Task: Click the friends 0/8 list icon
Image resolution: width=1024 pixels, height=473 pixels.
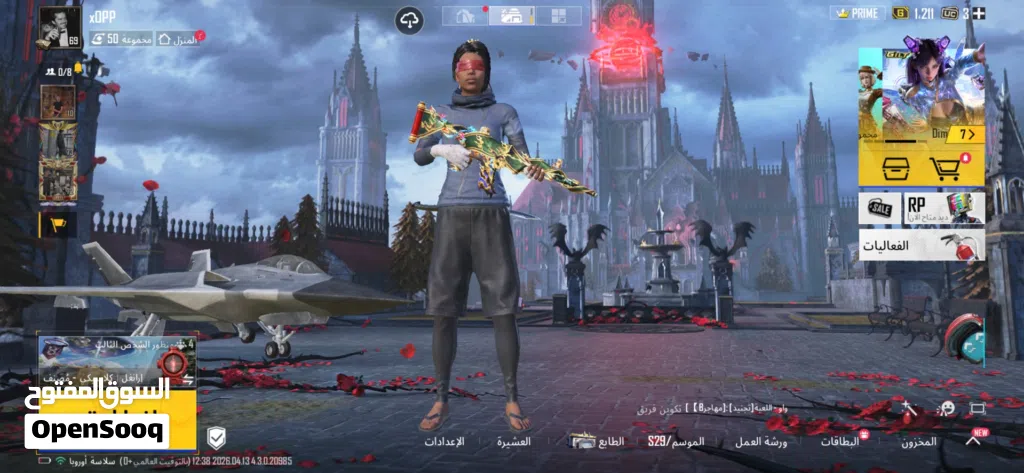Action: point(57,71)
